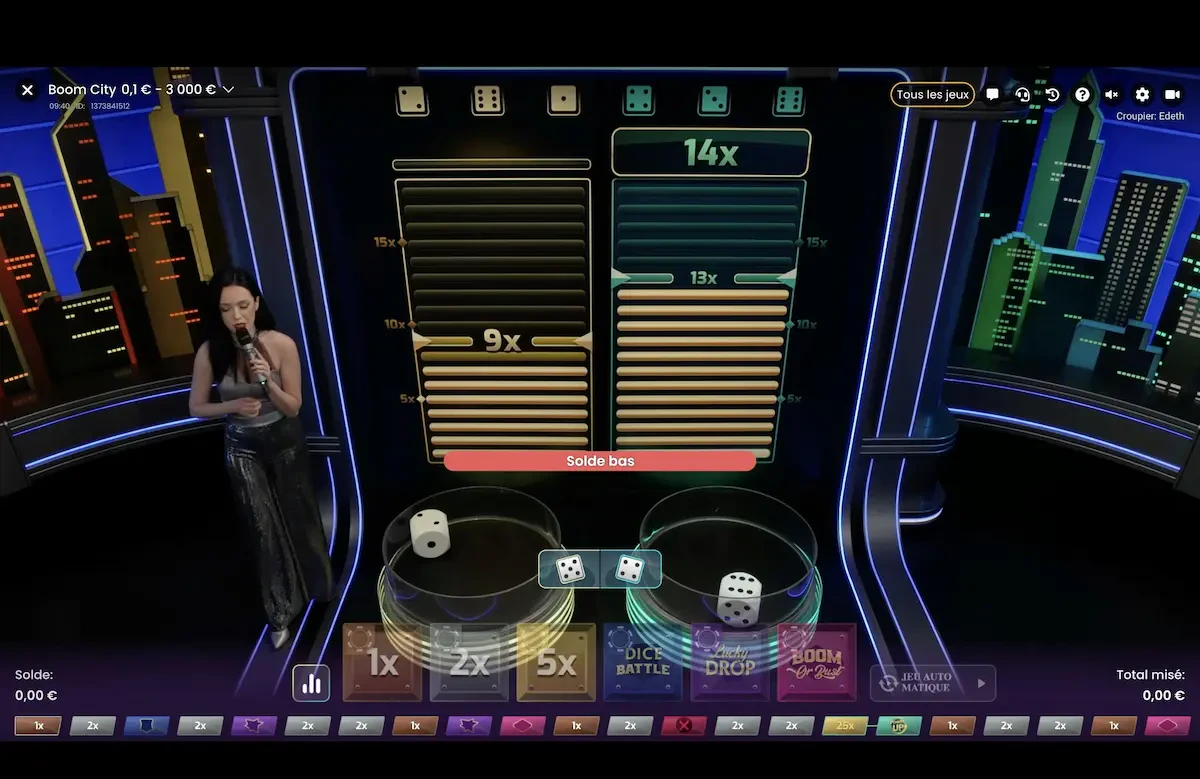This screenshot has width=1200, height=779.
Task: Bet on Boom or Bust
Action: (817, 662)
